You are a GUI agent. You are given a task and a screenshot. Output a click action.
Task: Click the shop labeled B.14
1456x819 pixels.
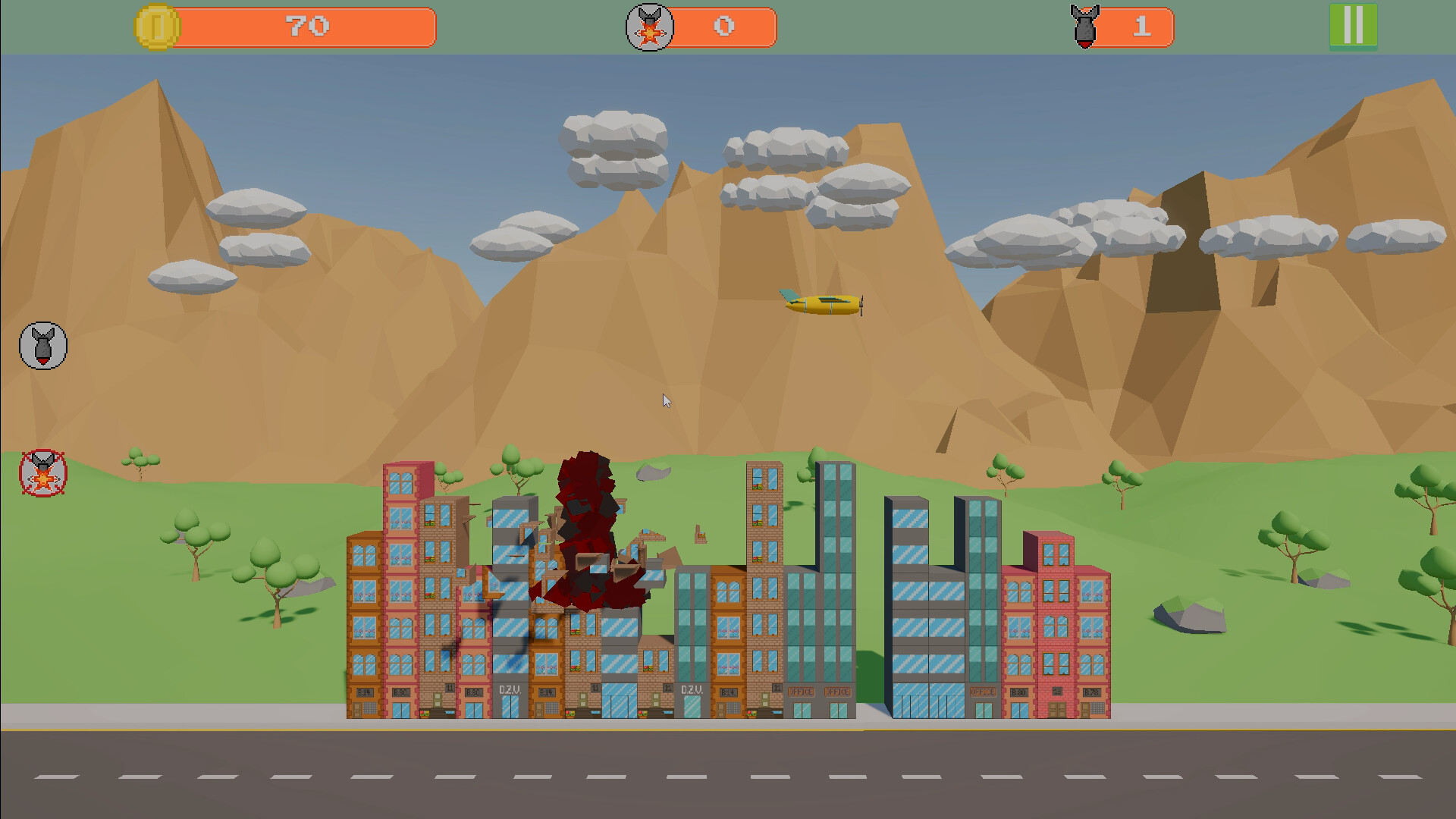point(364,692)
